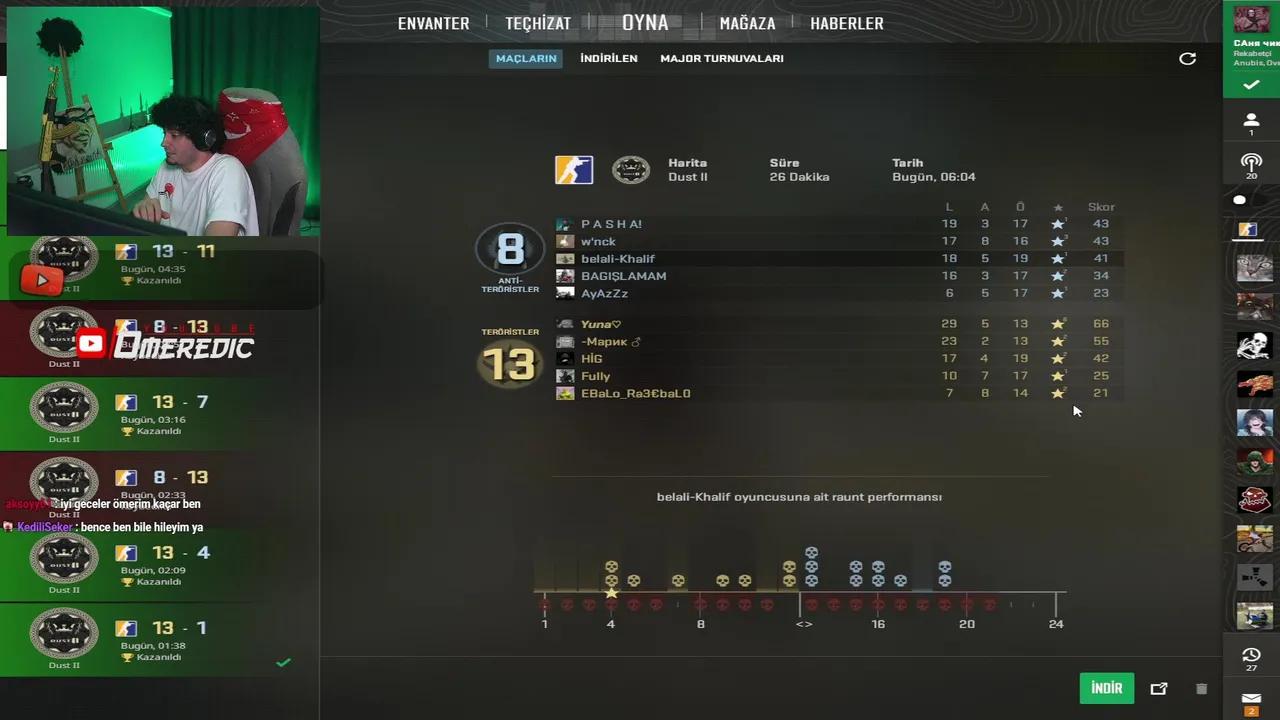Click the green online-status checkmark in the sidebar
This screenshot has width=1280, height=720.
tap(1251, 85)
